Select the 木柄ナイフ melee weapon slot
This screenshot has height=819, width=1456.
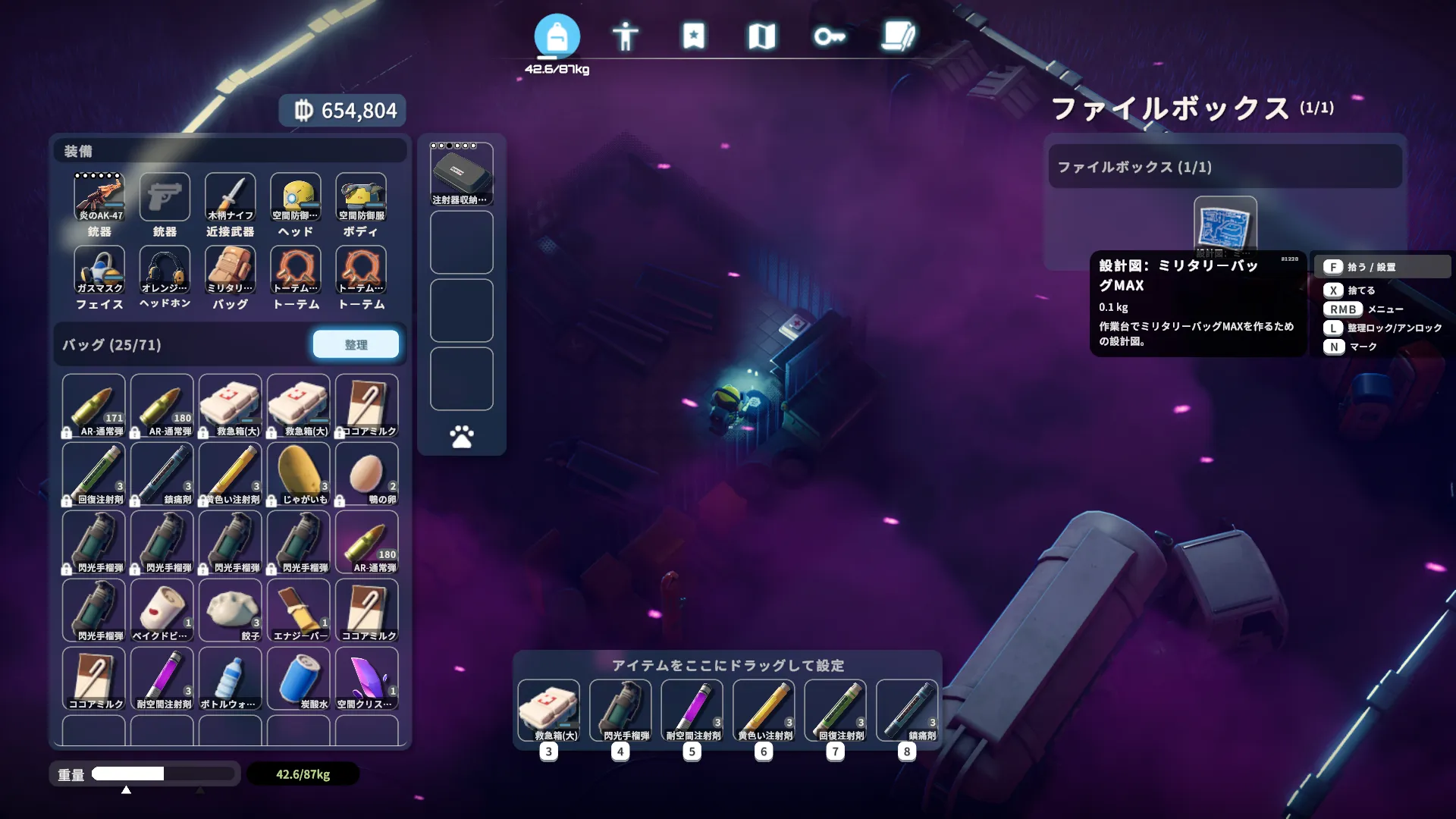(x=231, y=196)
